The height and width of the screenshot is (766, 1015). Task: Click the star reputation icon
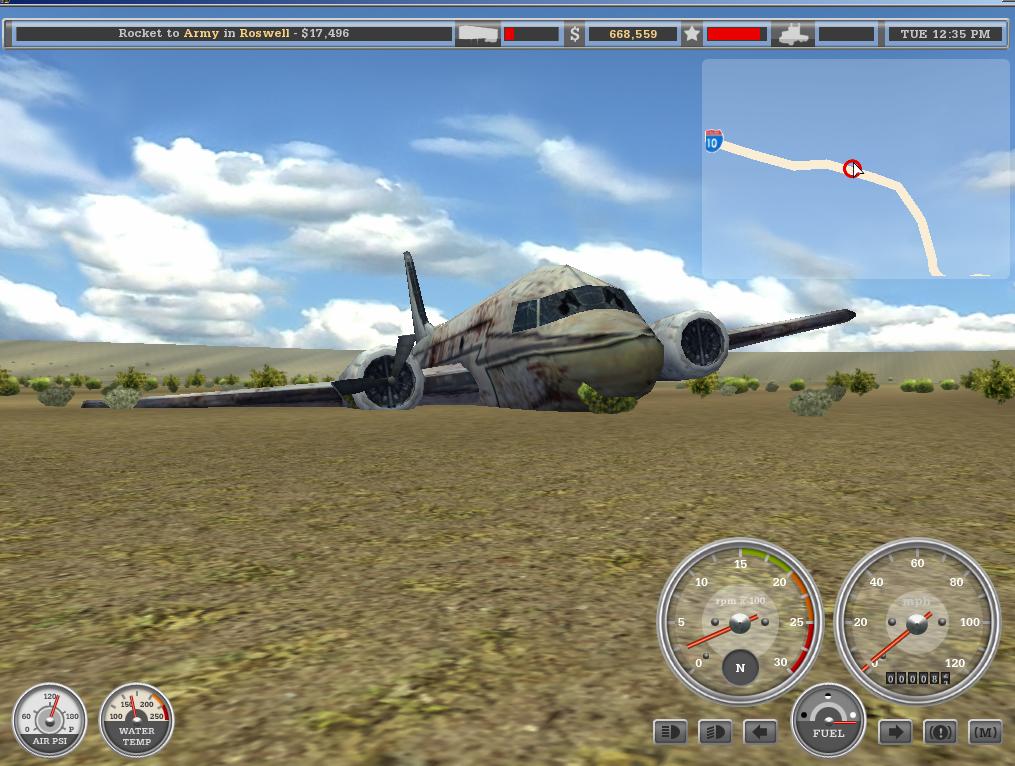(692, 34)
